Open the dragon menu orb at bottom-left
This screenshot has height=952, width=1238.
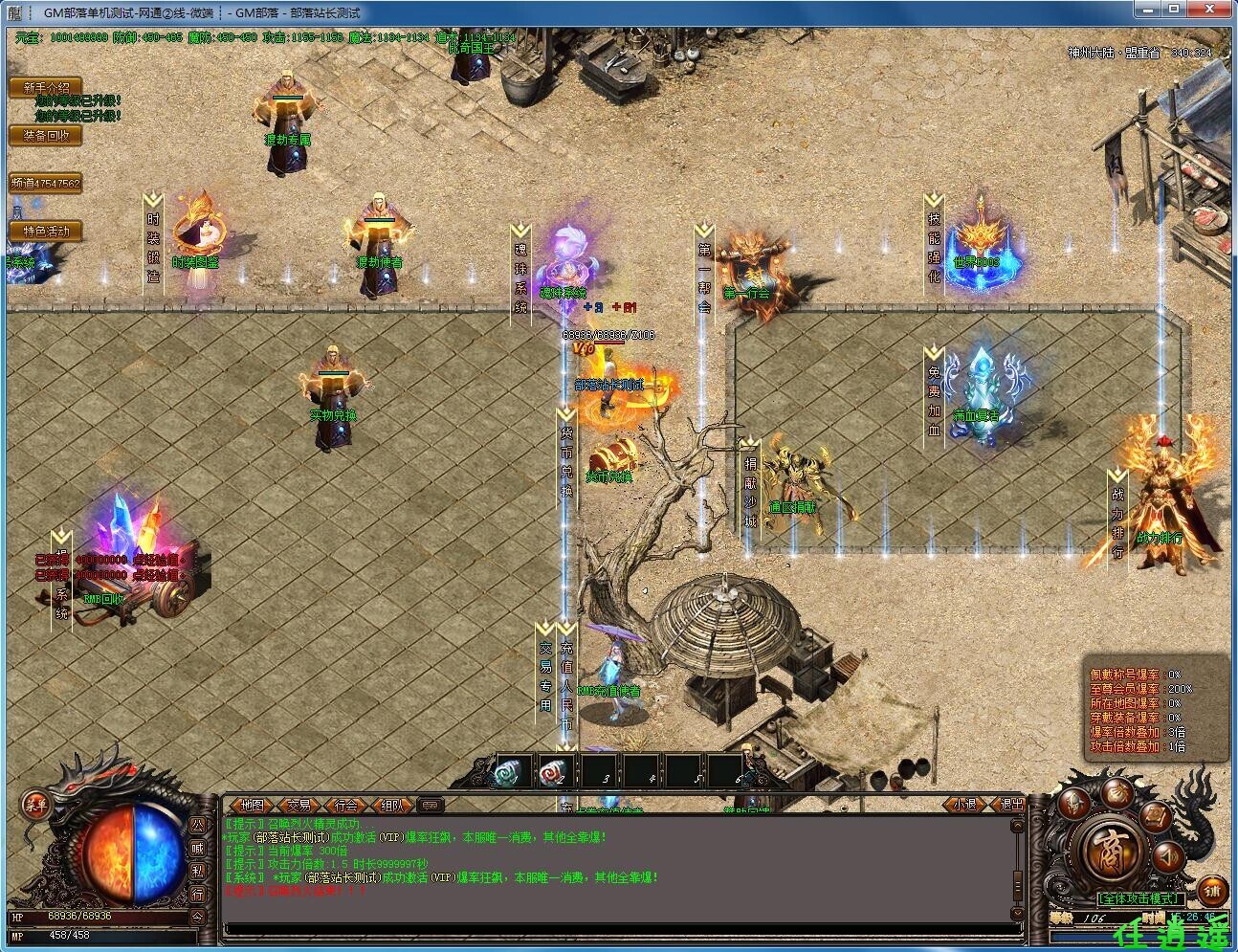[36, 805]
